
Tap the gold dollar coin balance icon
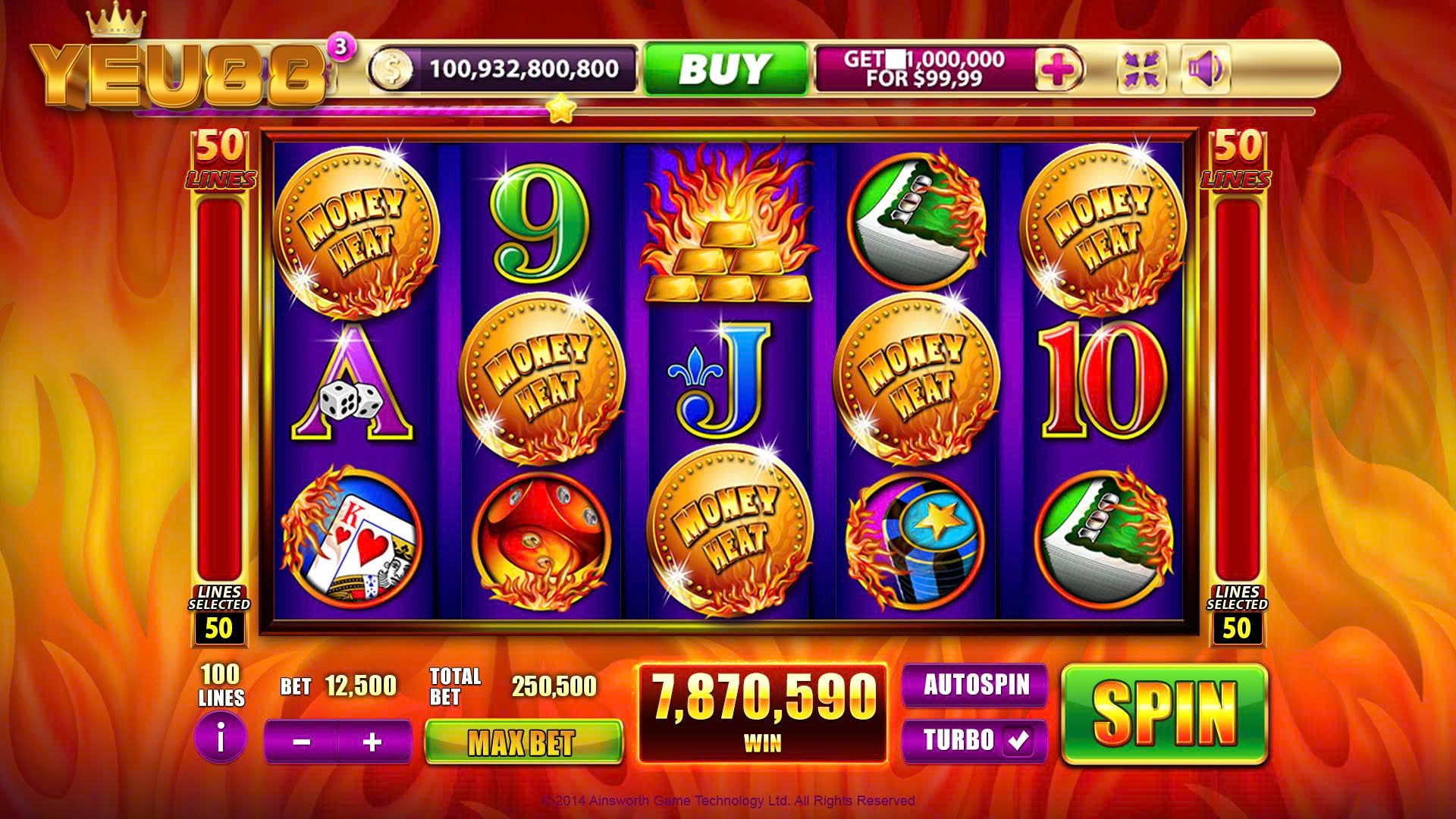(391, 70)
